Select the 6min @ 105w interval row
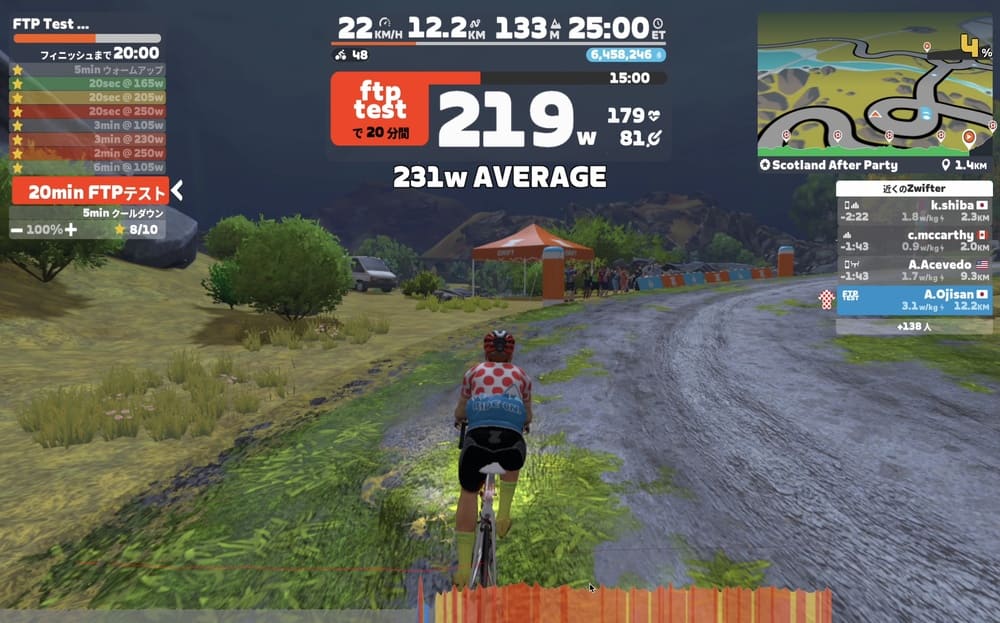The height and width of the screenshot is (623, 1000). click(88, 167)
